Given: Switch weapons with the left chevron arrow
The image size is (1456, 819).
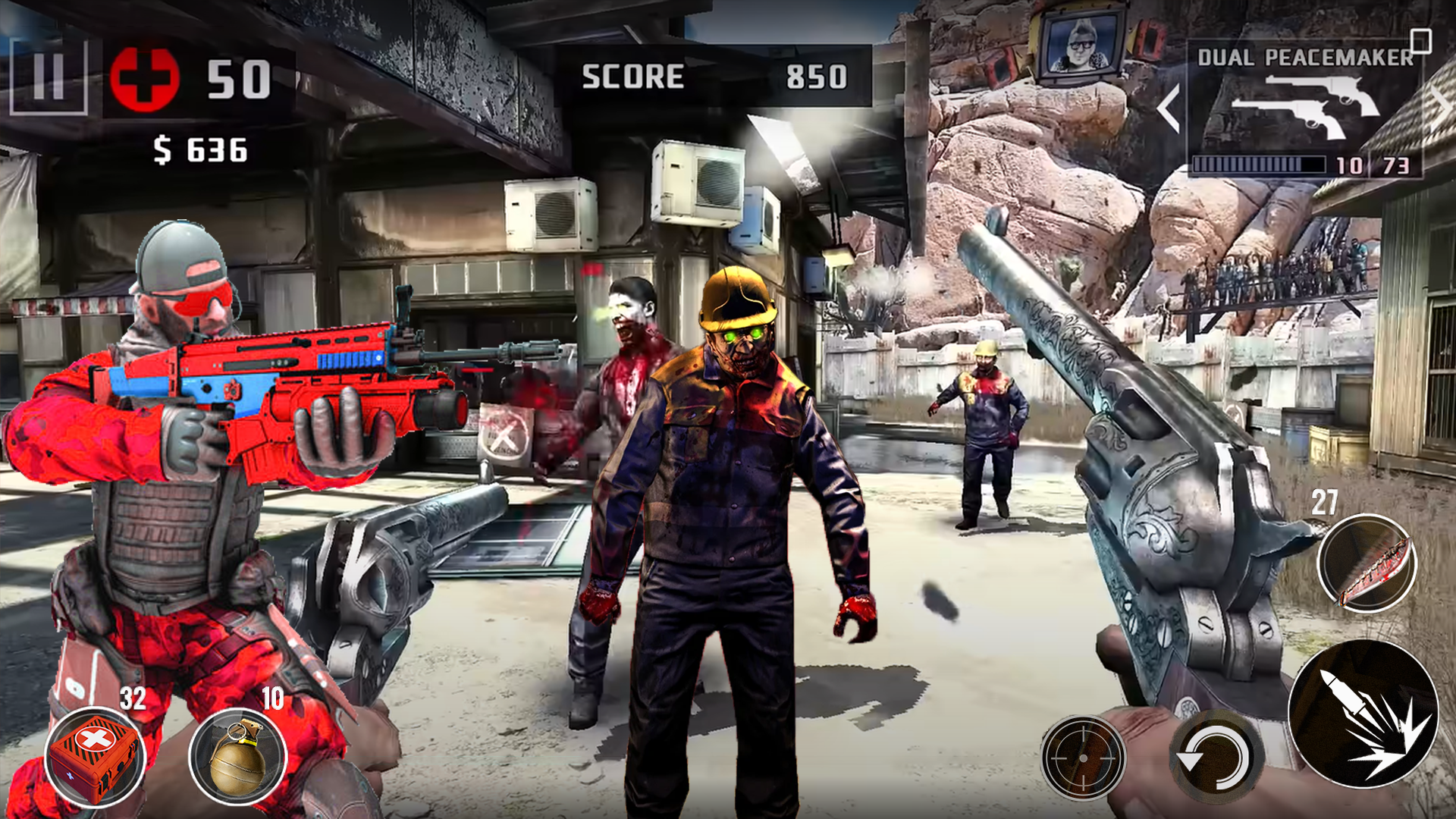Looking at the screenshot, I should [1168, 106].
